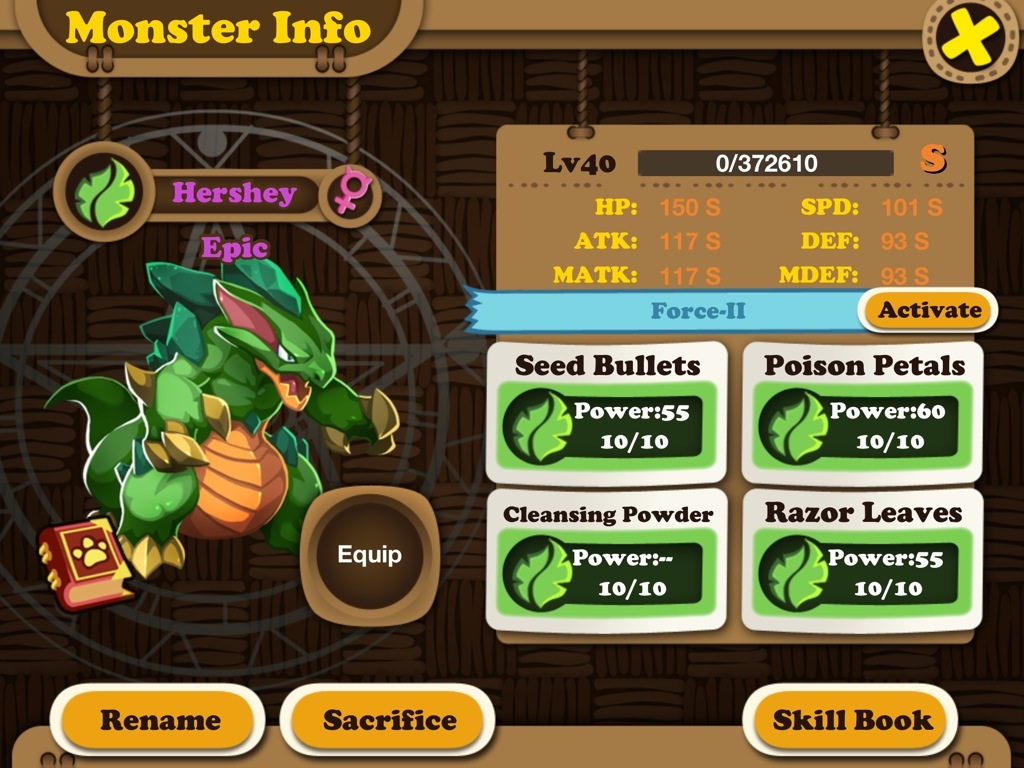Close the Monster Info screen
Image resolution: width=1024 pixels, height=768 pixels.
click(969, 37)
